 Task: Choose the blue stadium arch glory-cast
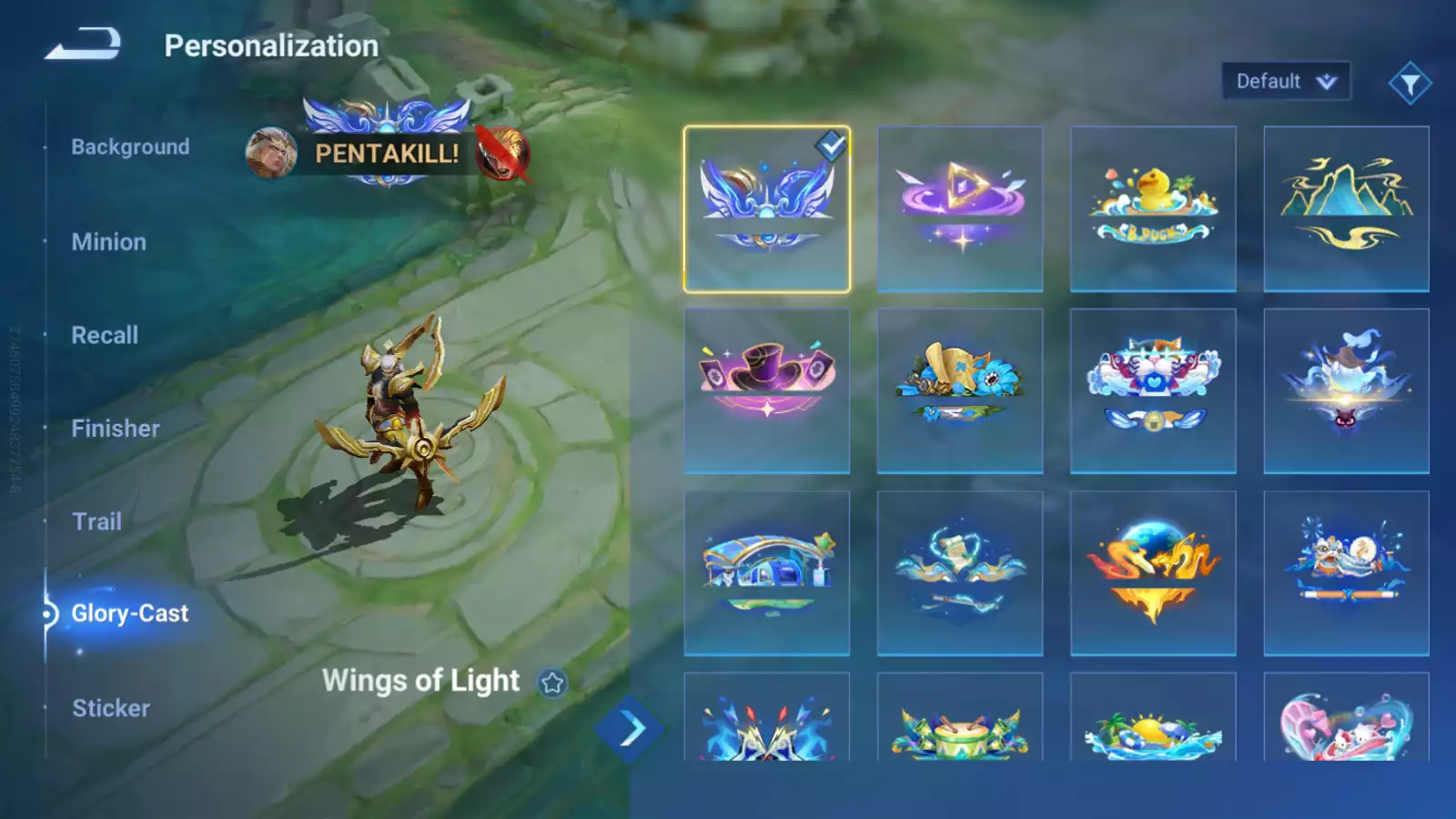767,573
